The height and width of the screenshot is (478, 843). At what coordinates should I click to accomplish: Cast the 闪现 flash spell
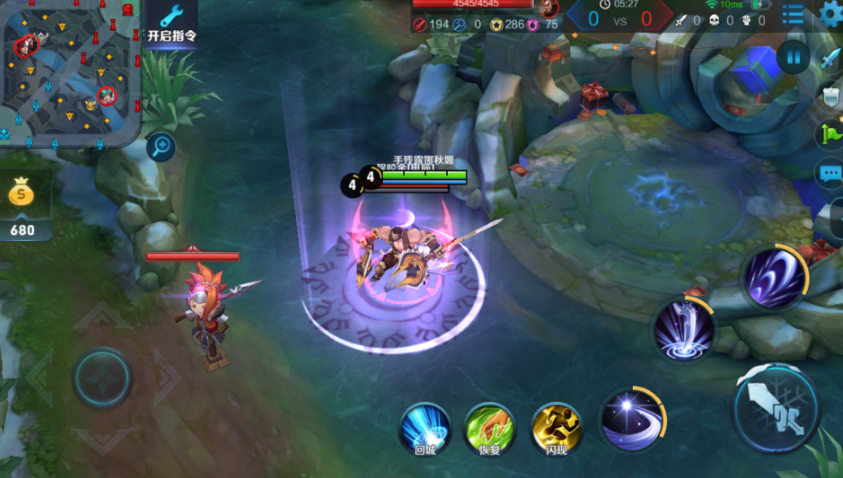tap(555, 427)
